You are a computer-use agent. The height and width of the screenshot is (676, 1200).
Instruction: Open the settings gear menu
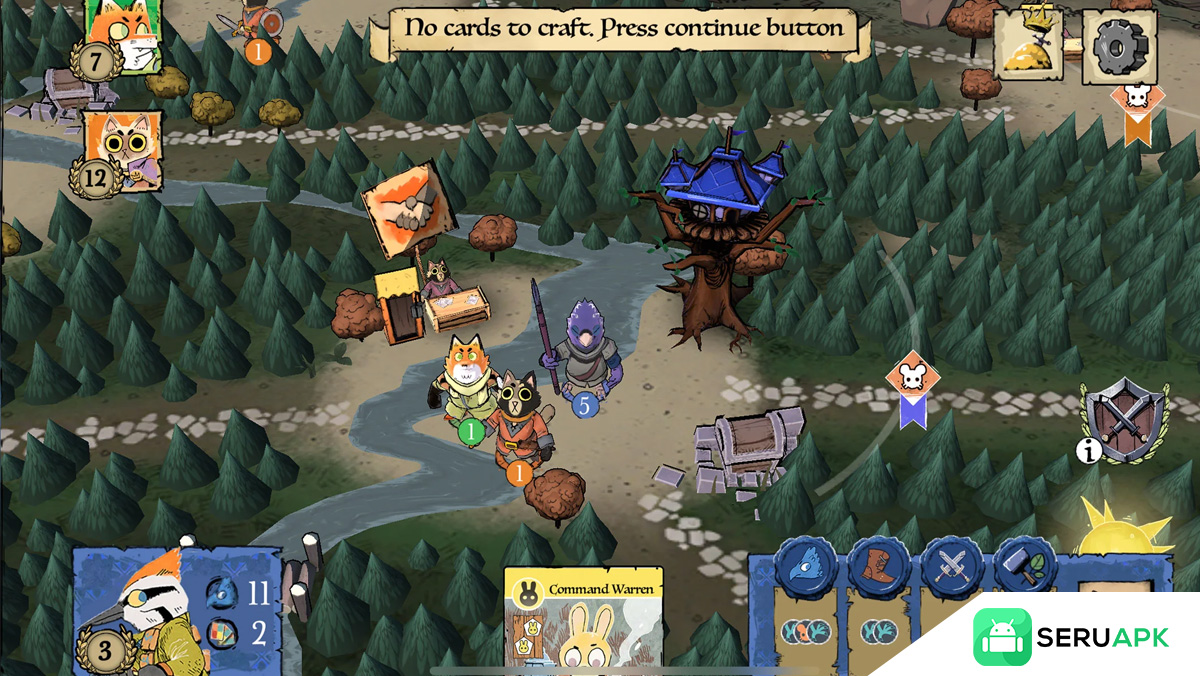(1119, 46)
